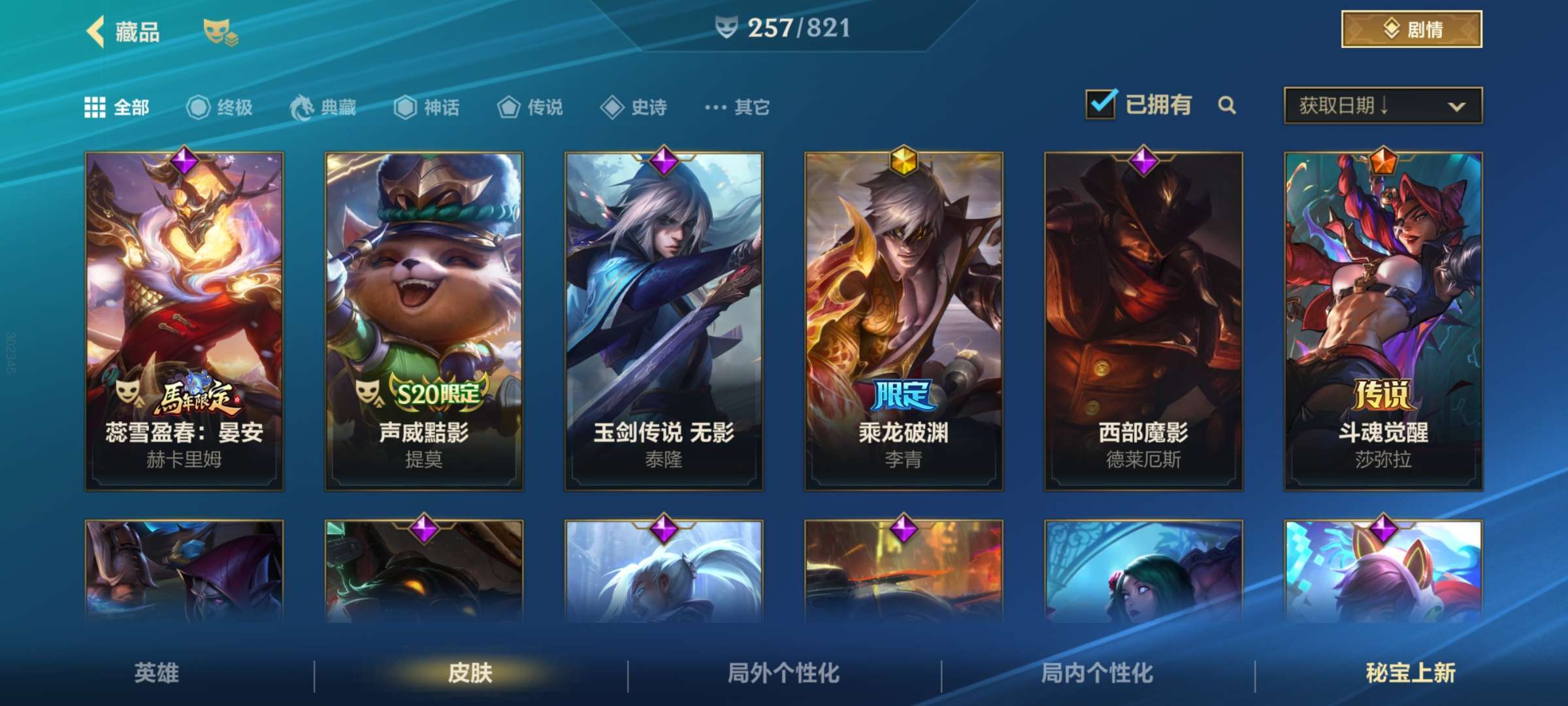The height and width of the screenshot is (706, 1568).
Task: Select the 传说 pentagon rarity icon
Action: 510,108
